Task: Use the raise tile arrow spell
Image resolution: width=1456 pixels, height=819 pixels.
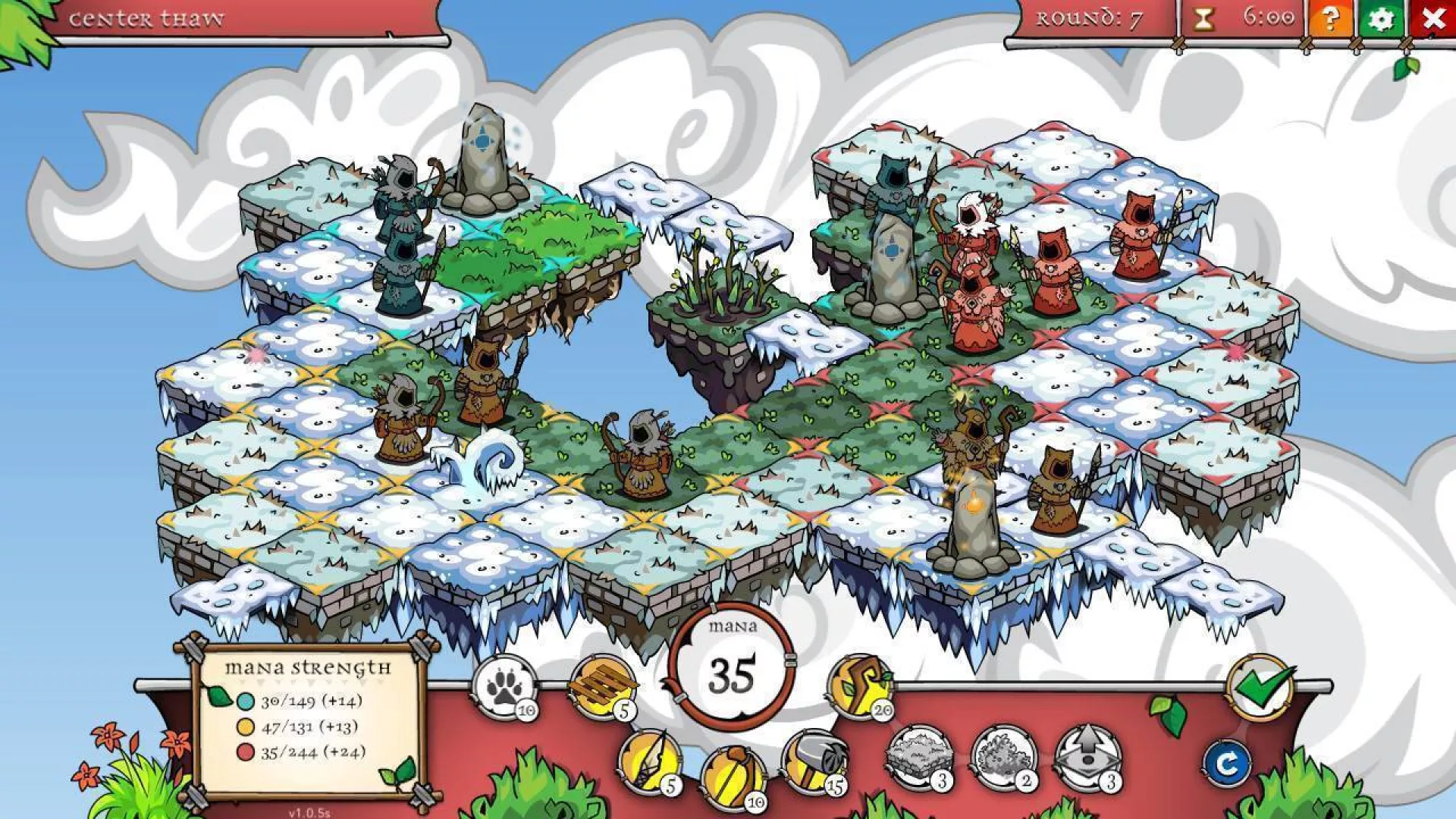Action: (x=1088, y=756)
